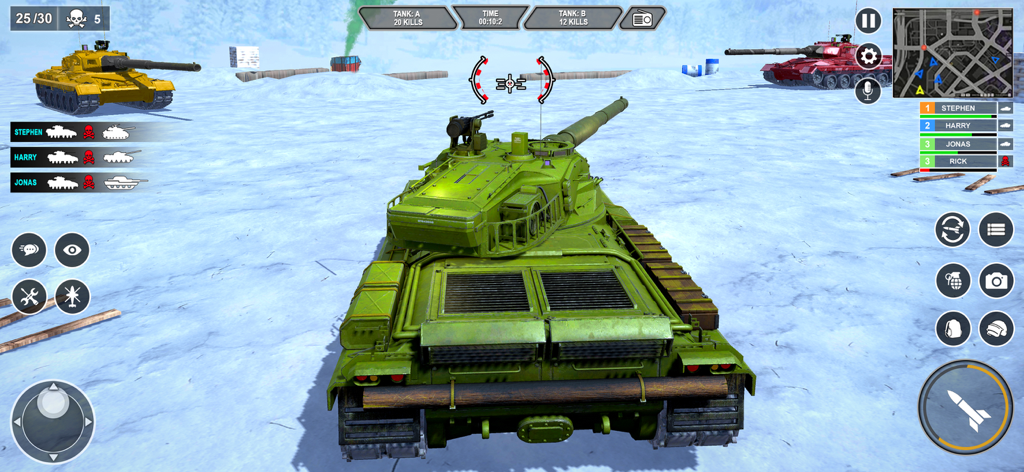
Task: Call the helicopter airstrike icon
Action: pos(72,296)
